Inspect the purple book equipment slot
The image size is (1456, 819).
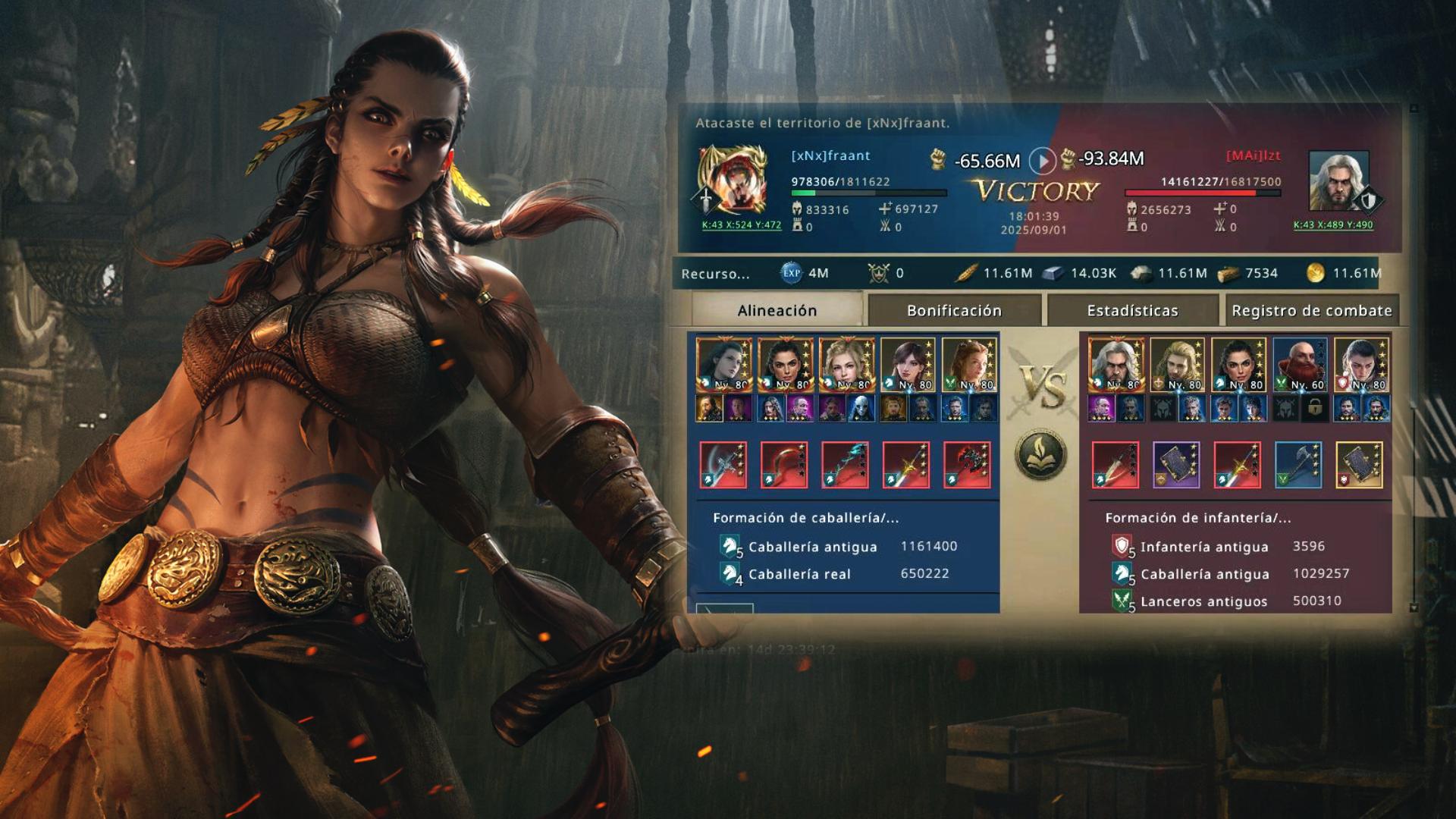click(x=1175, y=465)
